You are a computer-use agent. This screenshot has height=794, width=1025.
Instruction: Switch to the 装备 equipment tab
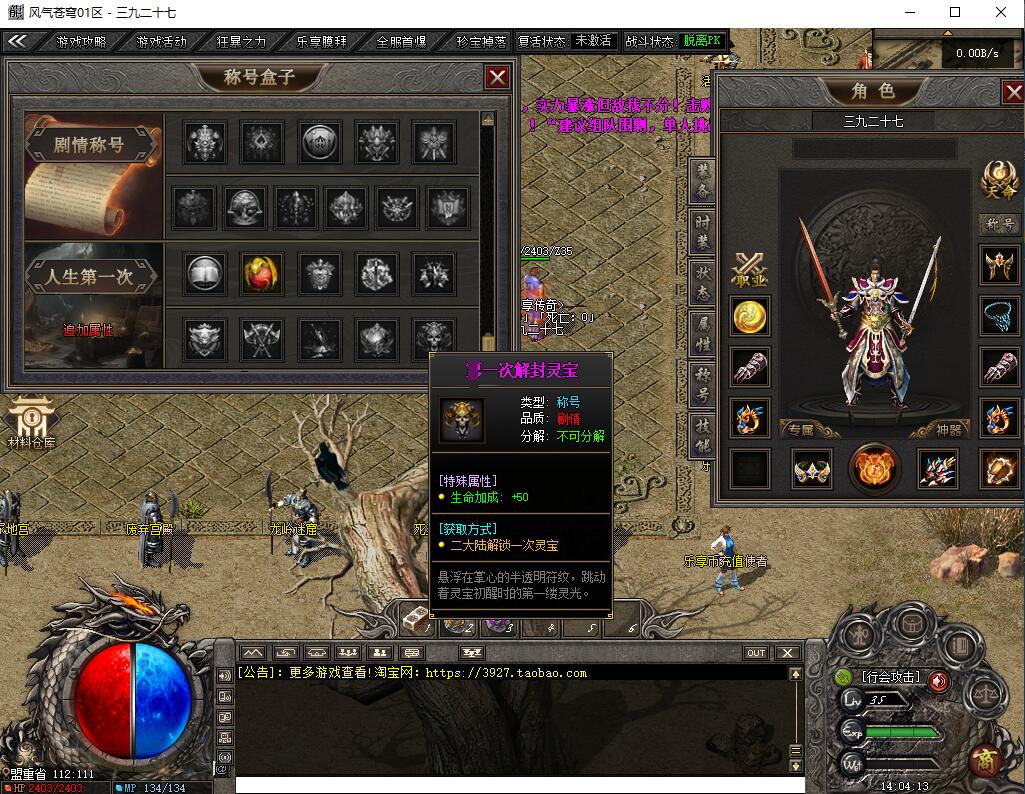[702, 179]
